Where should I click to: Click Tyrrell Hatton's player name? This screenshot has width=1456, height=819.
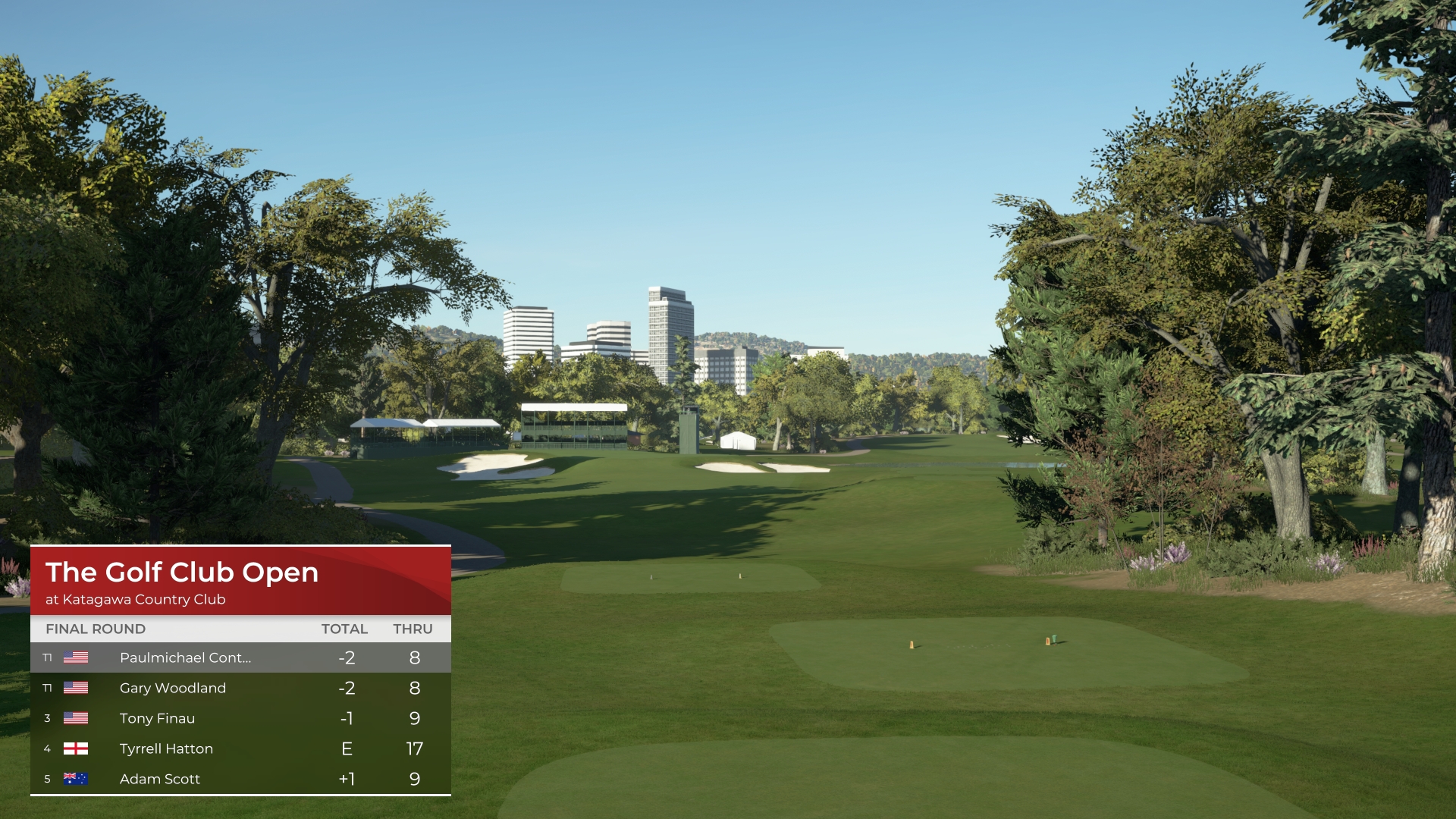tap(167, 748)
